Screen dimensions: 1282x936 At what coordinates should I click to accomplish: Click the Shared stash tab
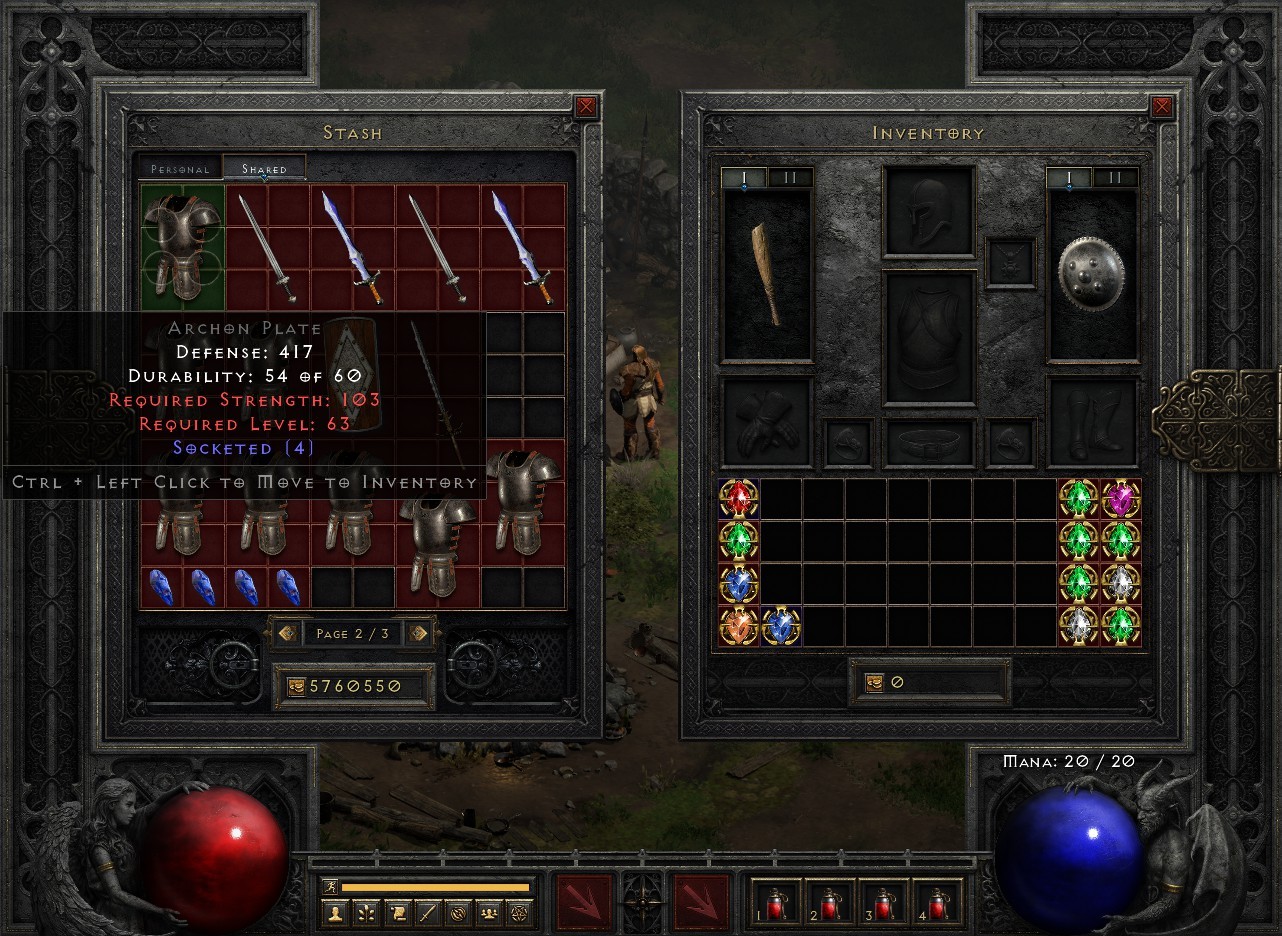tap(266, 168)
